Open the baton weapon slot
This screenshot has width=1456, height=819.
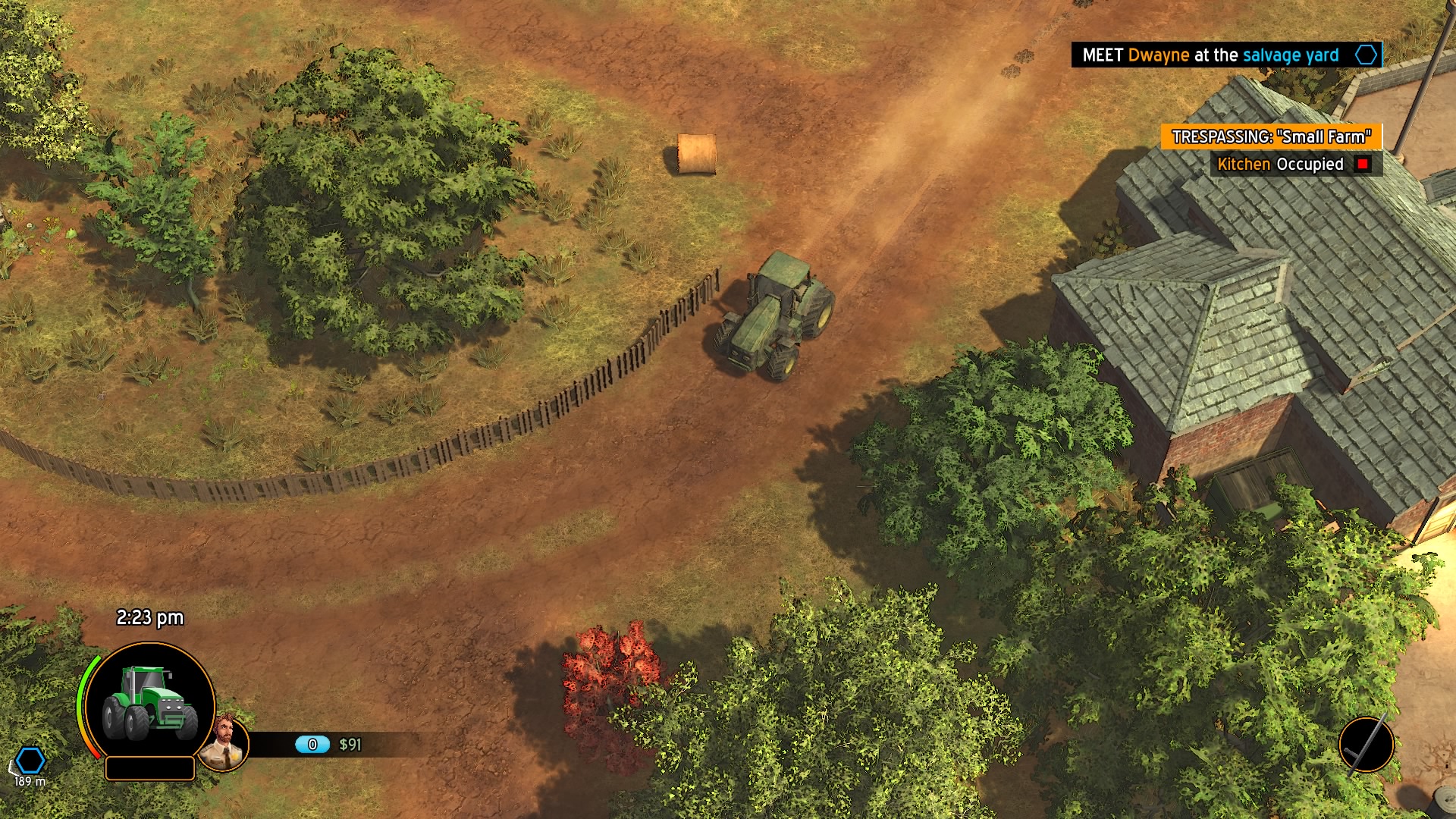click(x=1366, y=745)
